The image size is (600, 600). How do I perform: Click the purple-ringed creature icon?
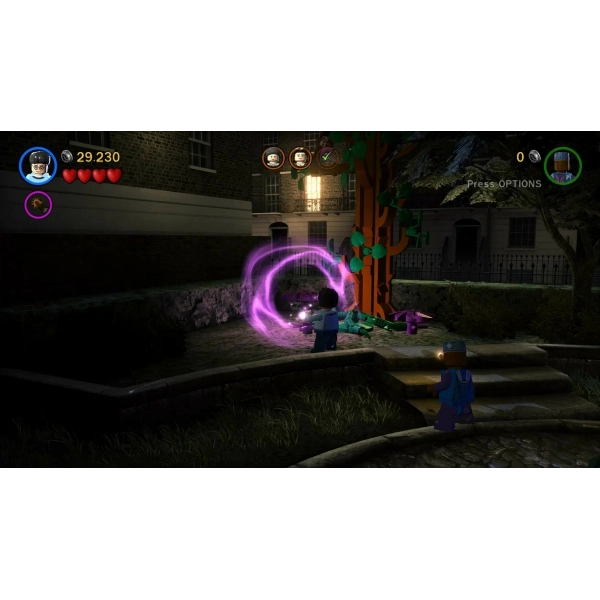click(38, 205)
